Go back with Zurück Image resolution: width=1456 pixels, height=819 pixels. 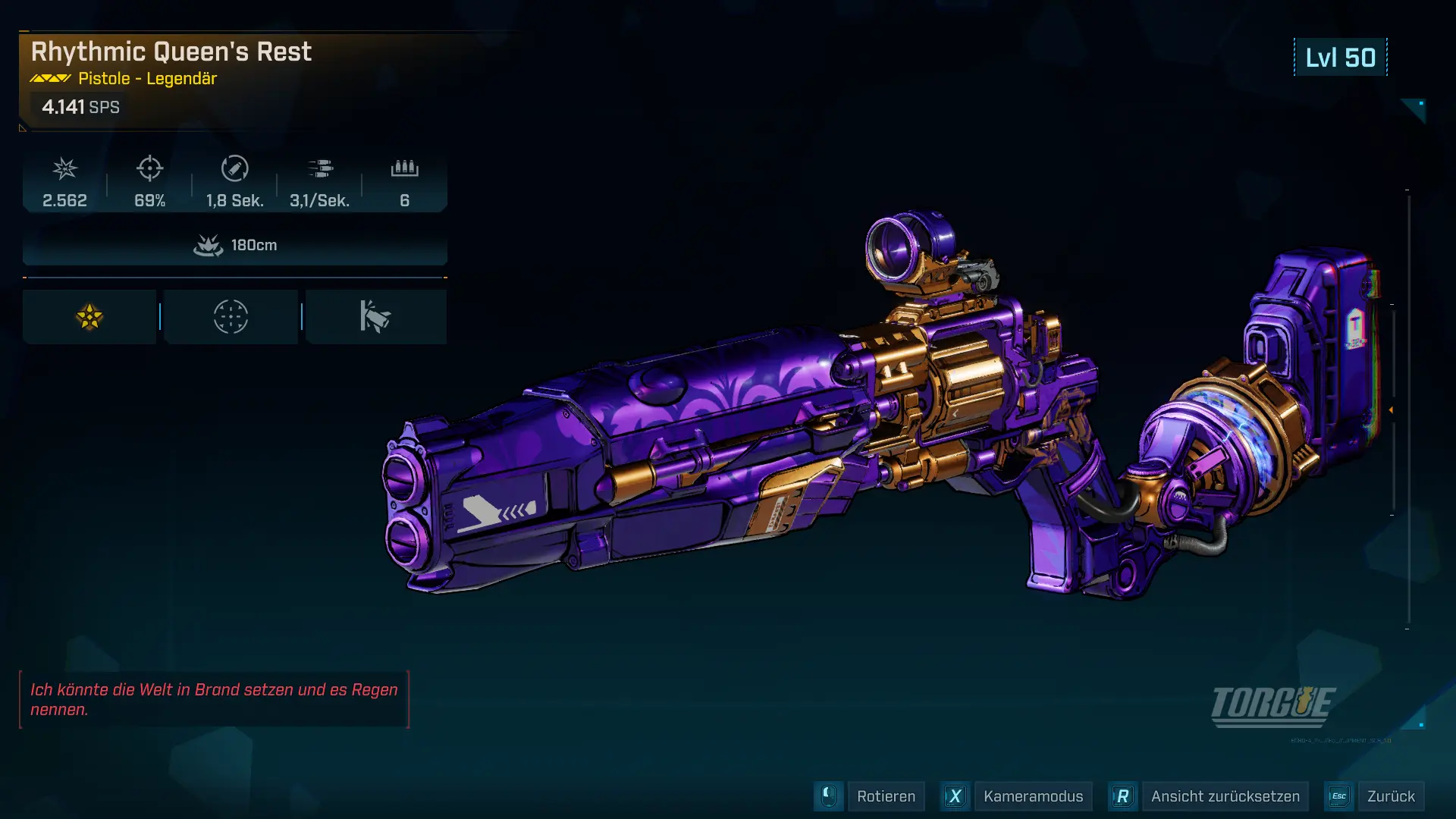pyautogui.click(x=1390, y=796)
